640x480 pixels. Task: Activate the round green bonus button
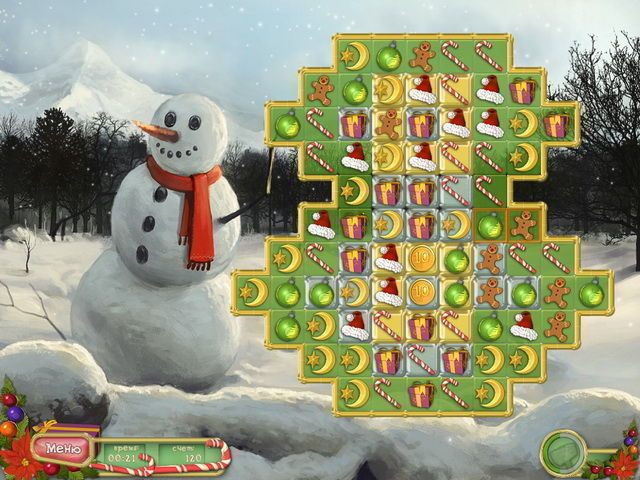(x=562, y=452)
